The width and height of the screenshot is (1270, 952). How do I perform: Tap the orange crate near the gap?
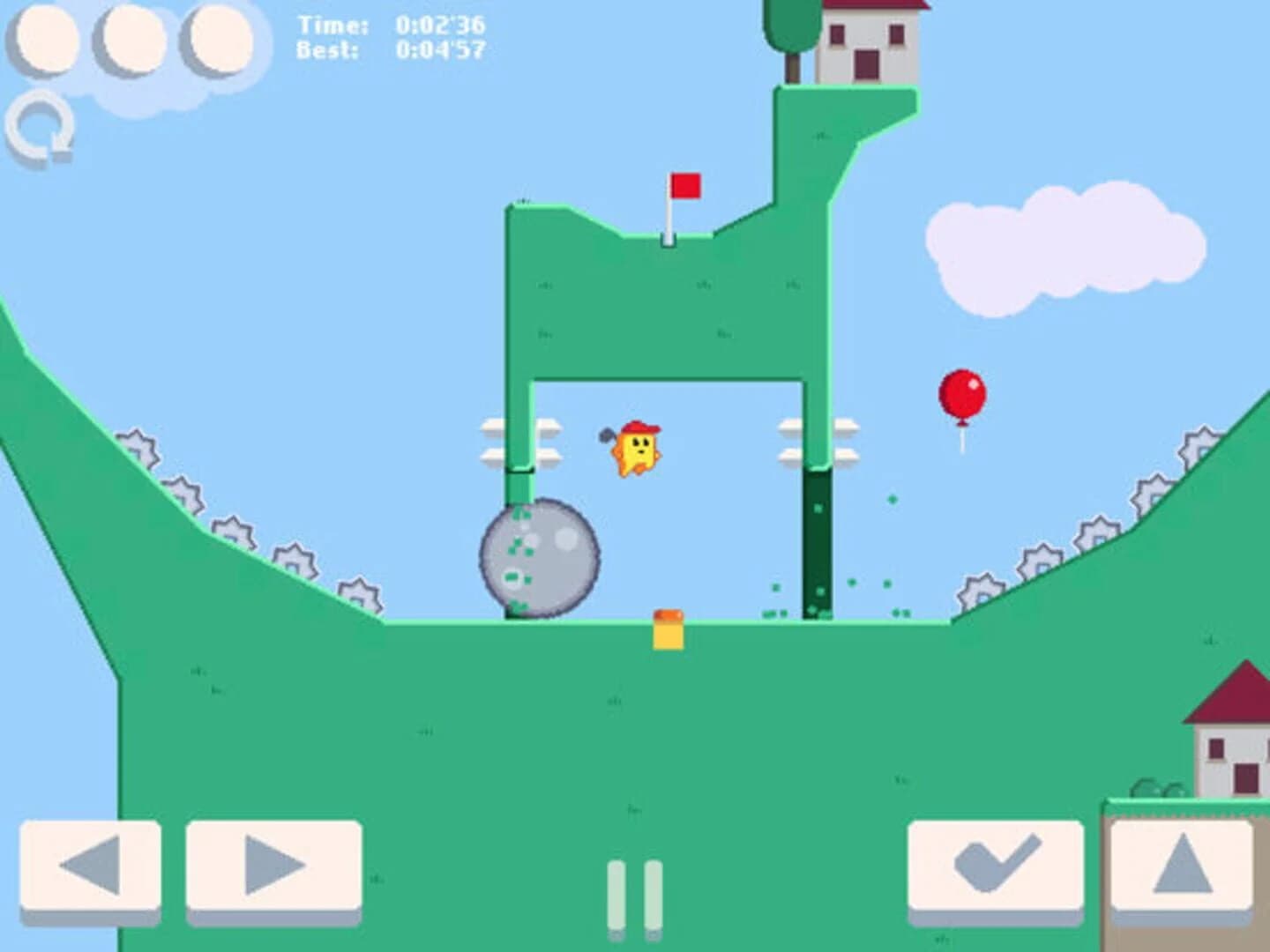click(668, 628)
